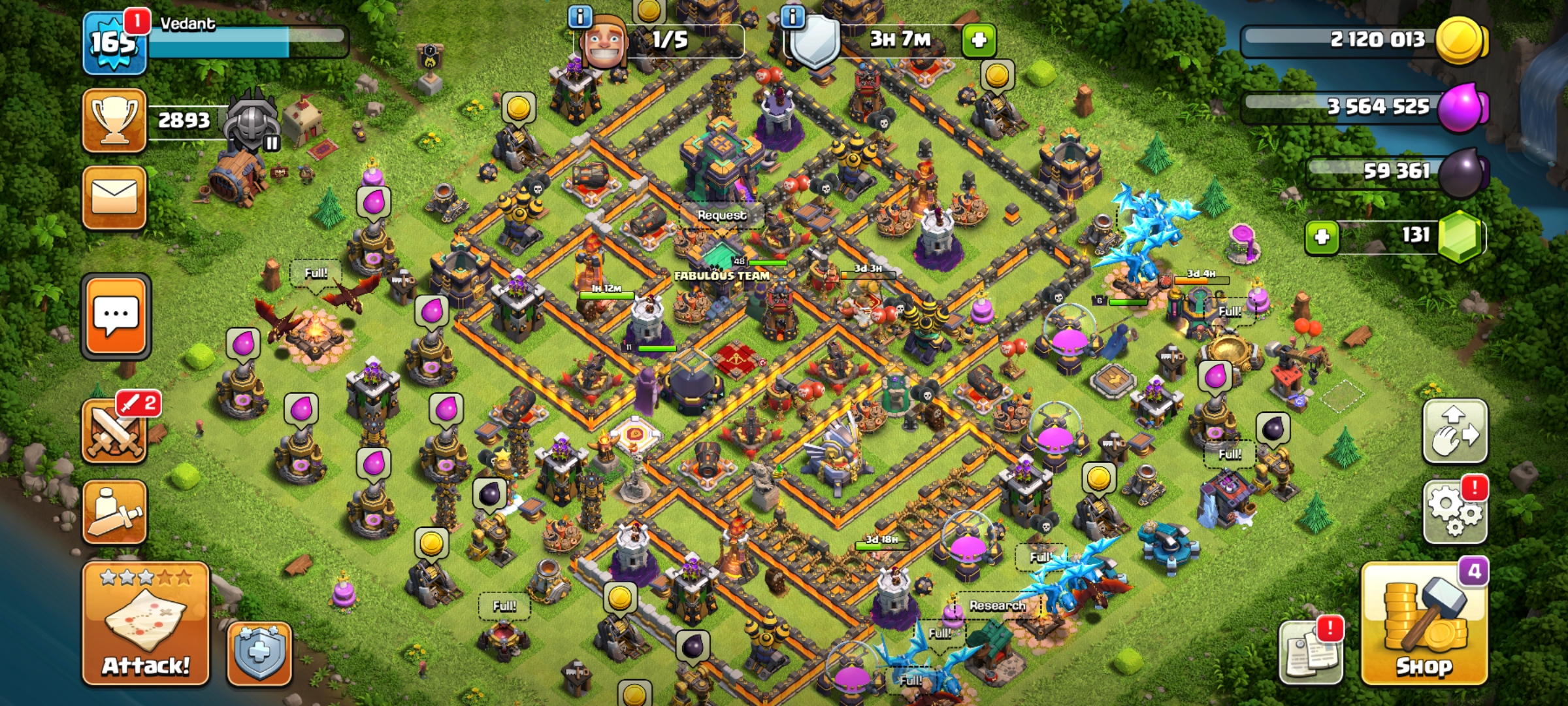Tap the clan castle Request label
Viewport: 1568px width, 706px height.
(x=721, y=215)
